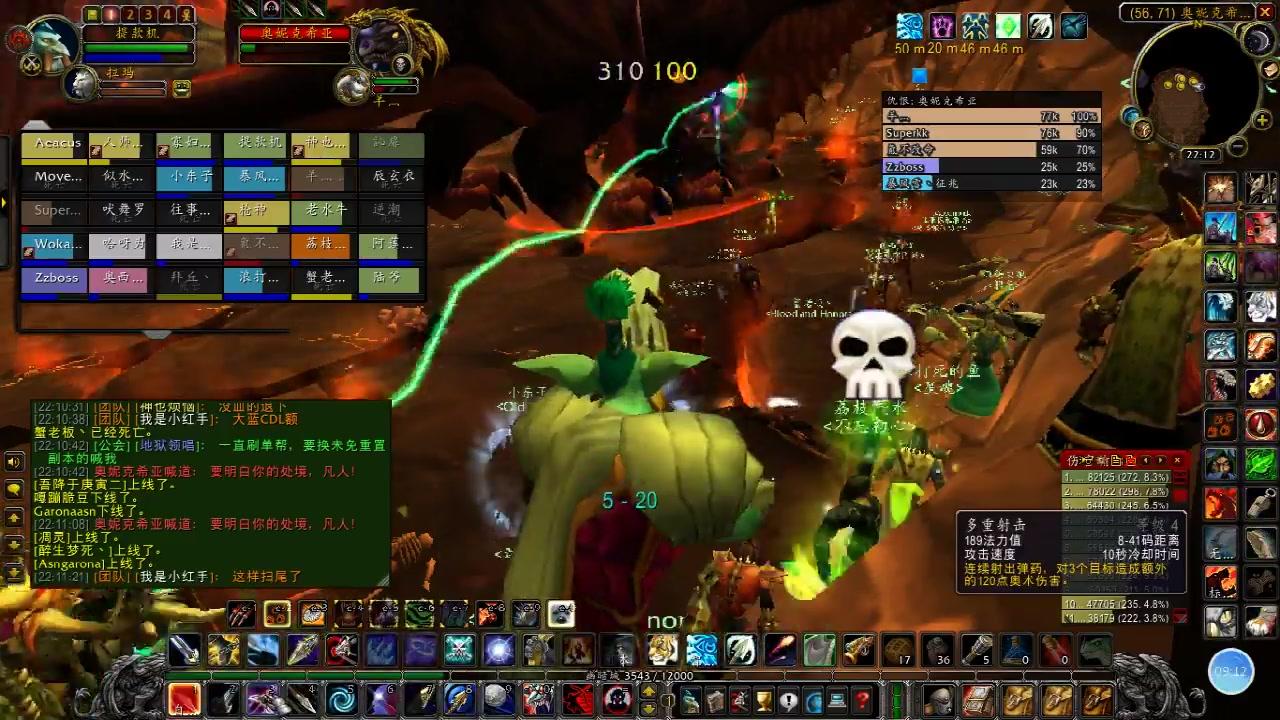Click the Superkk row in threat meter

point(990,133)
